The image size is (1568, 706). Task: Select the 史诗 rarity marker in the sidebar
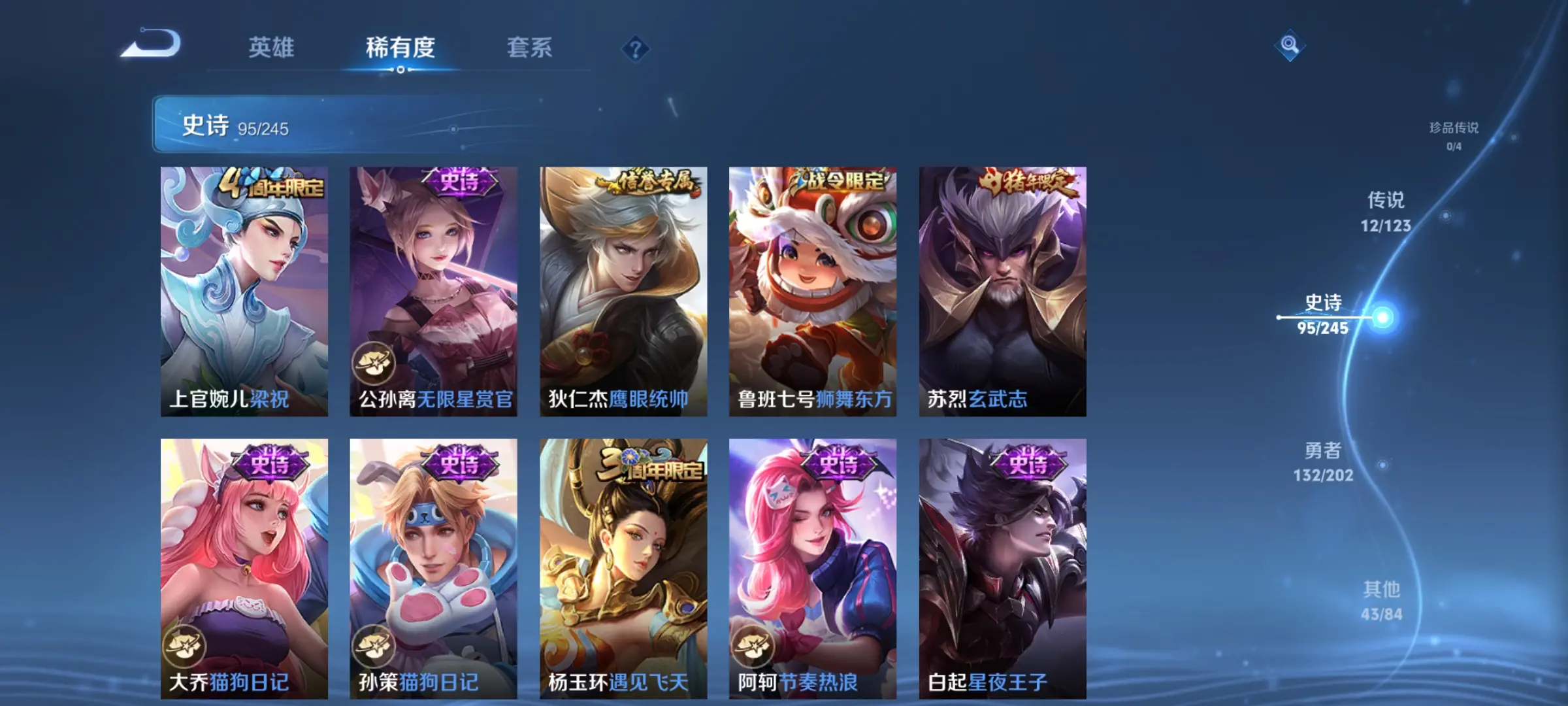tap(1324, 314)
